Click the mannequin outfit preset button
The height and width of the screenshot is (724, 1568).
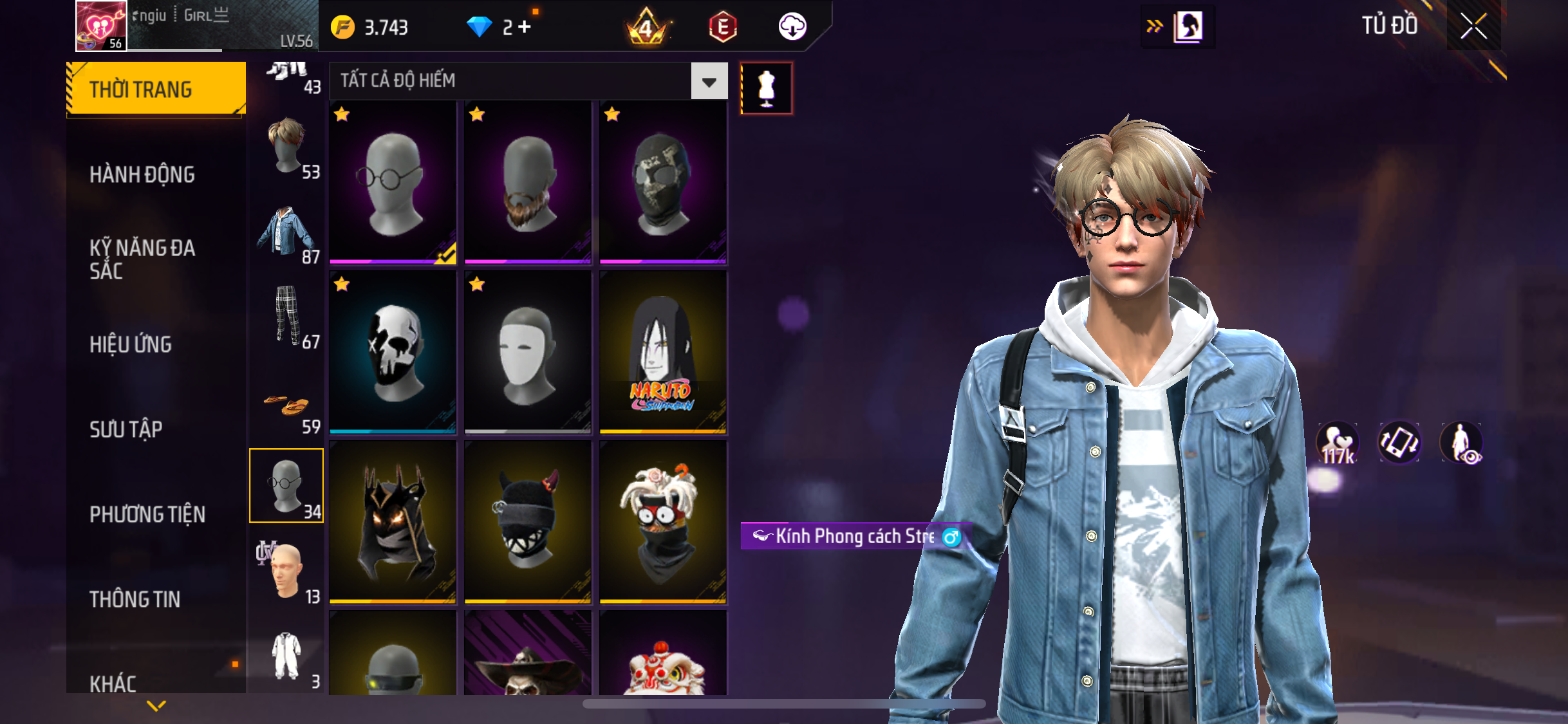[x=766, y=88]
